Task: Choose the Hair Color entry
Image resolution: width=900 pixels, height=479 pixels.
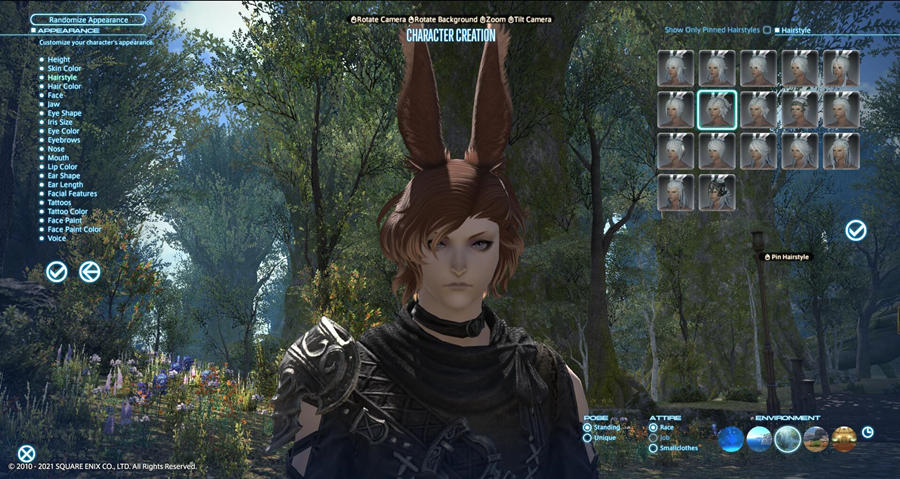Action: 66,86
